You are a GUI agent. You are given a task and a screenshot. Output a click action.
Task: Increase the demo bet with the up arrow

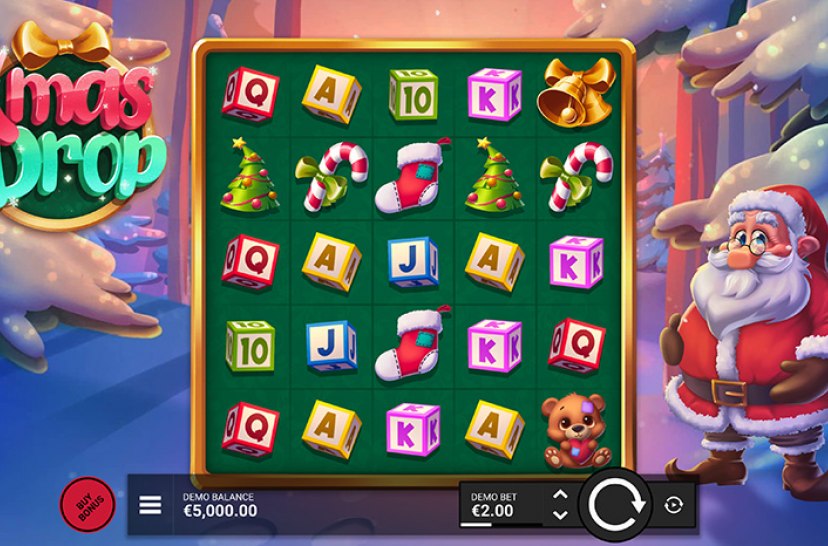560,495
